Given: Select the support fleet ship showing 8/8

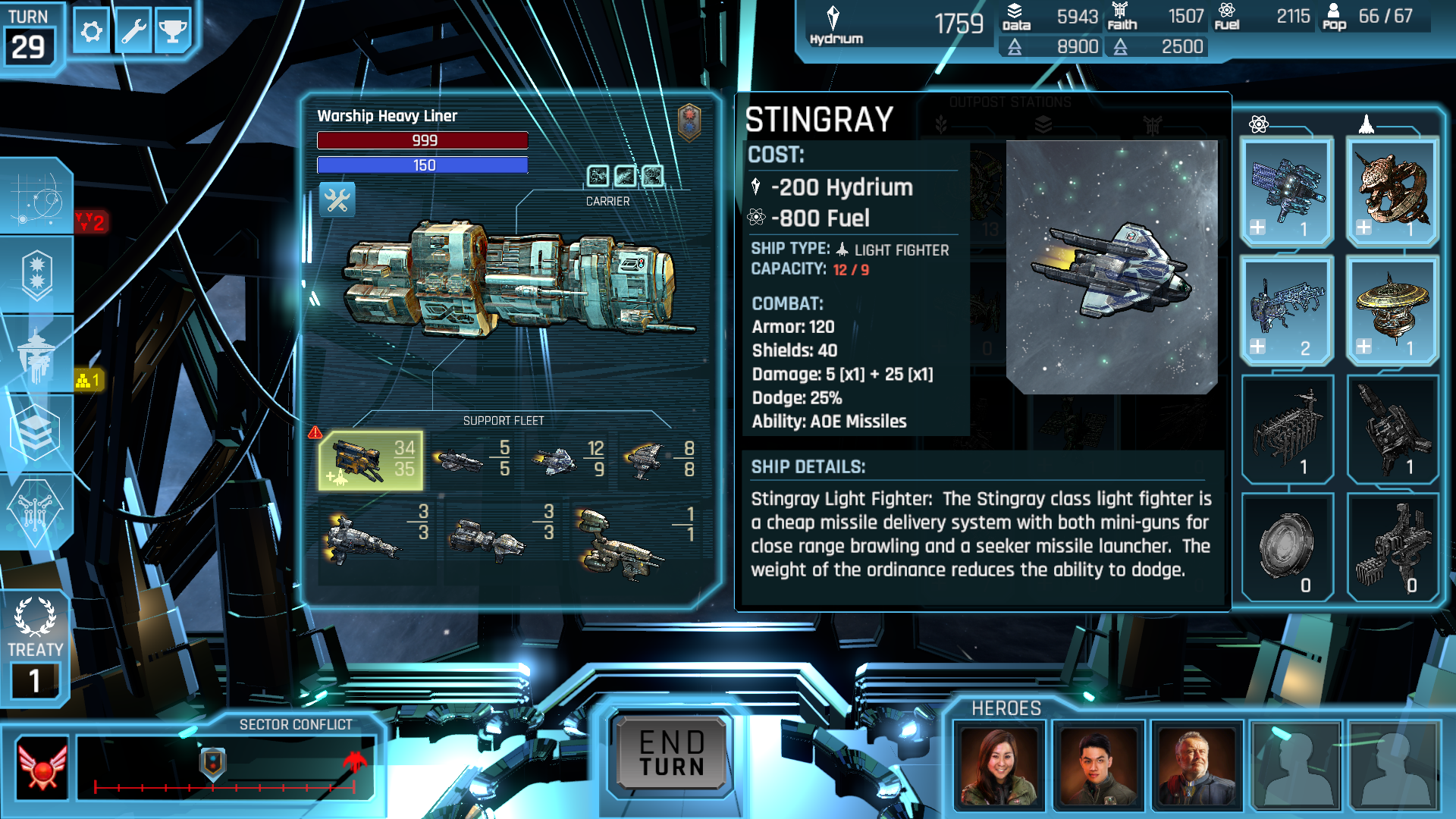Looking at the screenshot, I should pos(658,459).
